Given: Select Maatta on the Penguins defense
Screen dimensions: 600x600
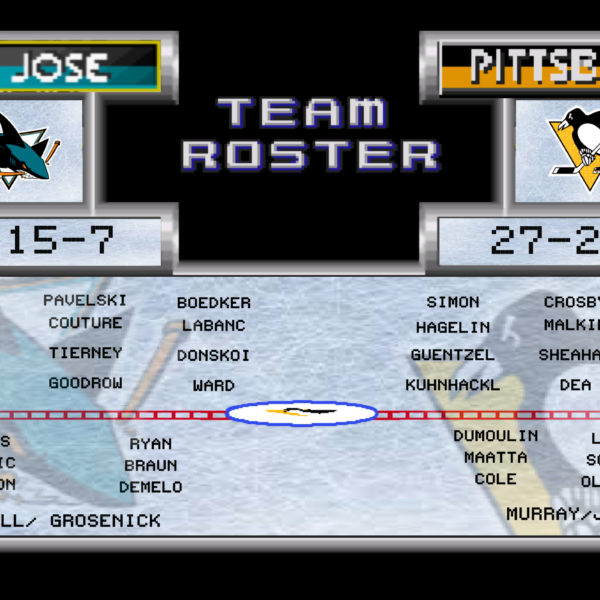Looking at the screenshot, I should pyautogui.click(x=495, y=457).
